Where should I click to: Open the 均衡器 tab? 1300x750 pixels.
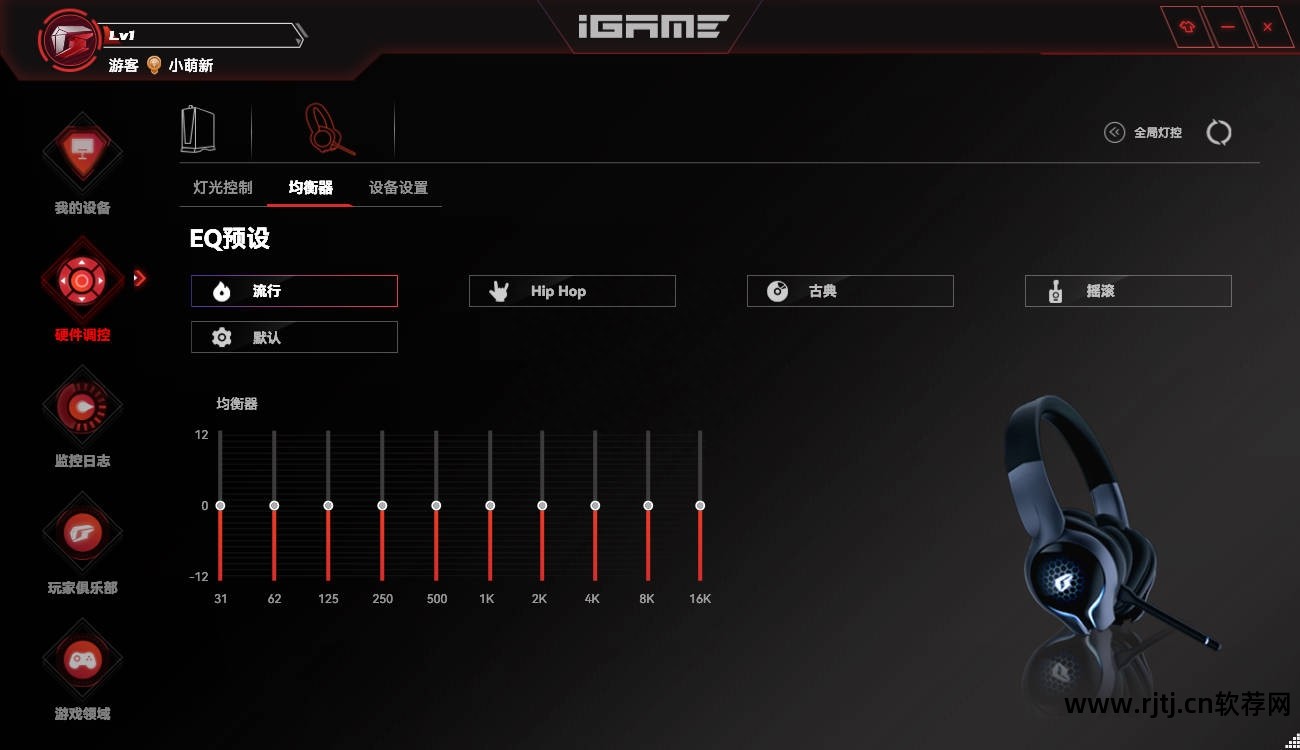click(310, 188)
